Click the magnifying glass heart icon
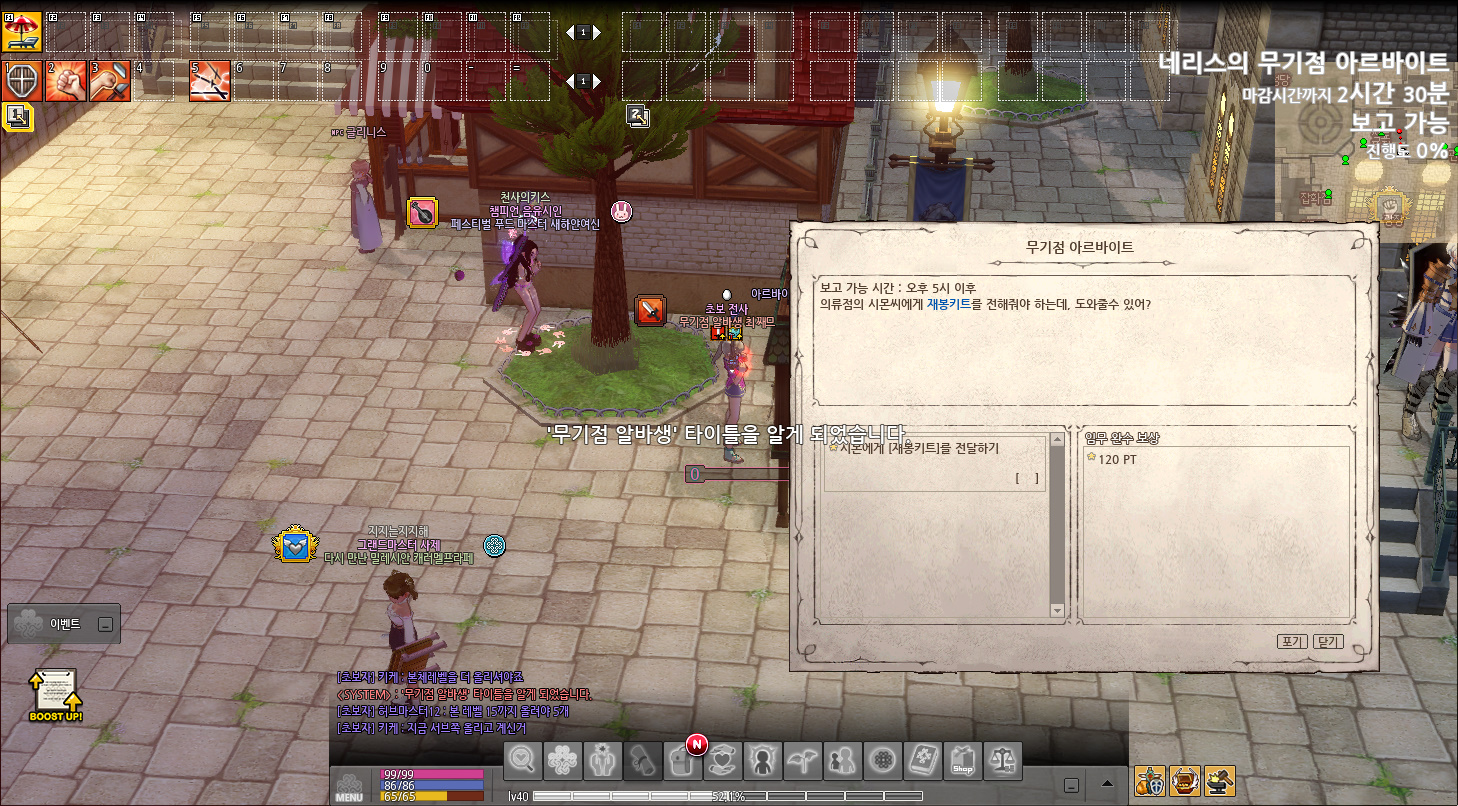The image size is (1458, 806). click(522, 761)
